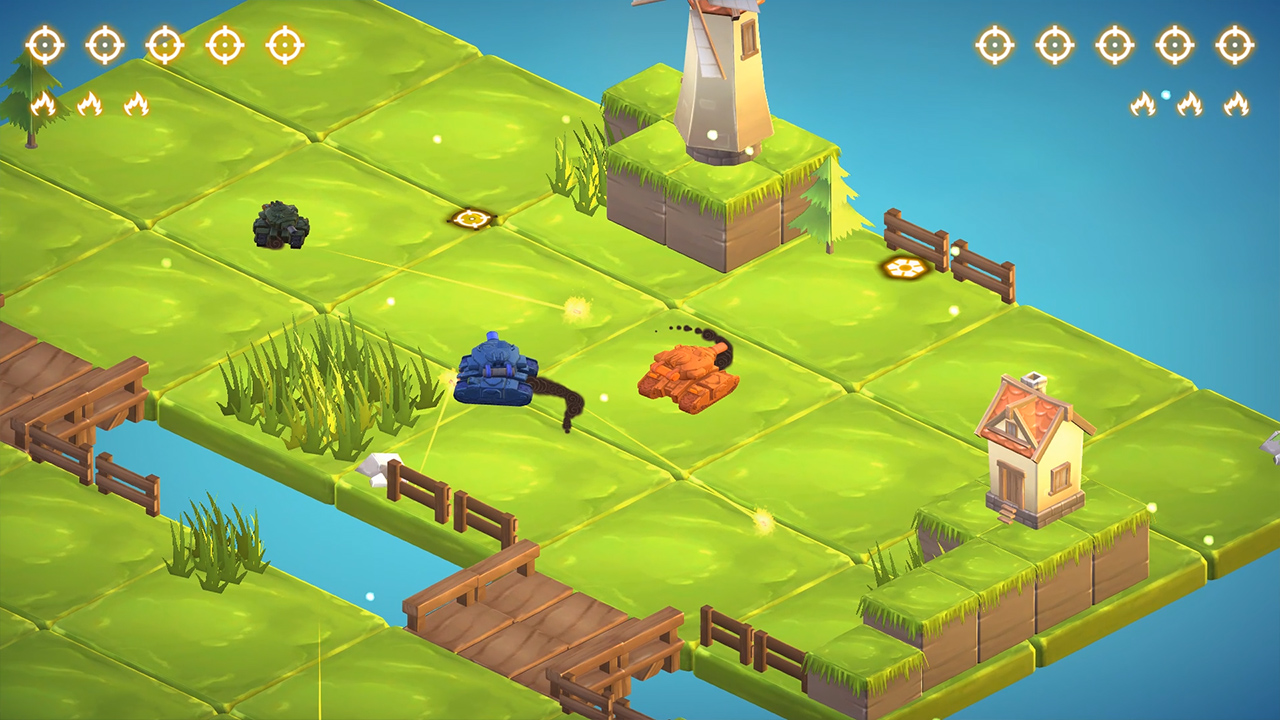This screenshot has height=720, width=1280.
Task: Click the middle flame icon under the left crosshairs
Action: tap(87, 103)
